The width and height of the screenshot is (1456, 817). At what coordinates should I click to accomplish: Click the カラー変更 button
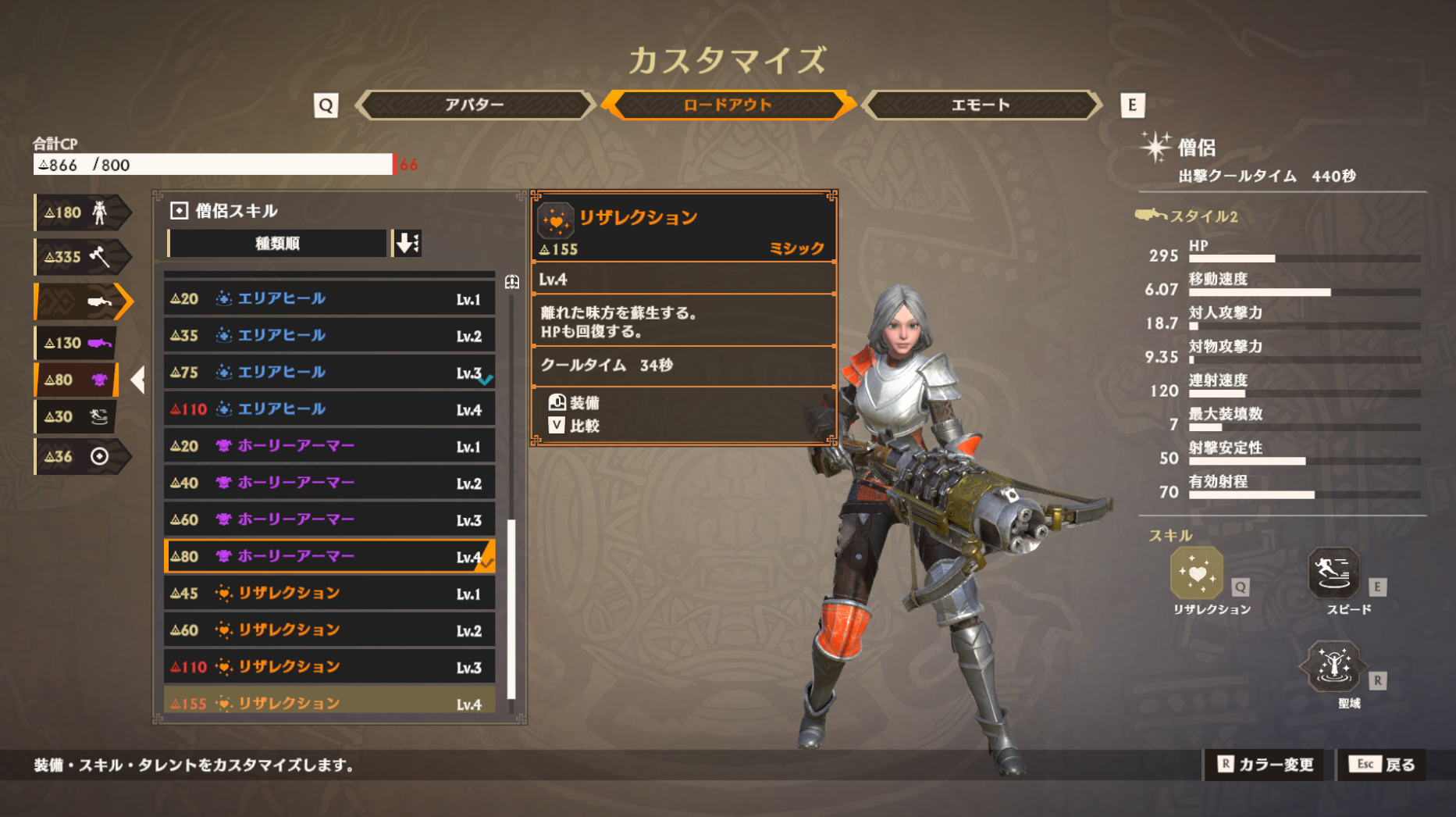[x=1266, y=765]
